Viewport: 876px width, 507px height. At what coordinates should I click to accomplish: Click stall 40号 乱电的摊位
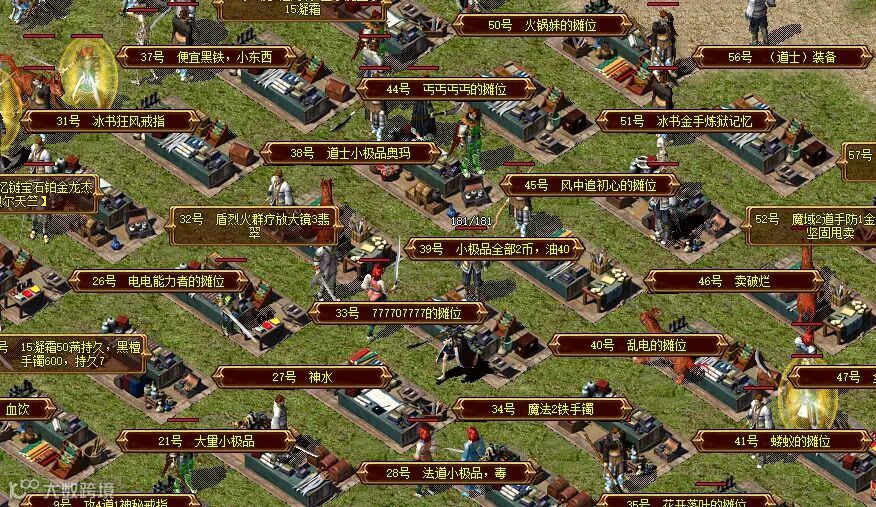pos(638,345)
